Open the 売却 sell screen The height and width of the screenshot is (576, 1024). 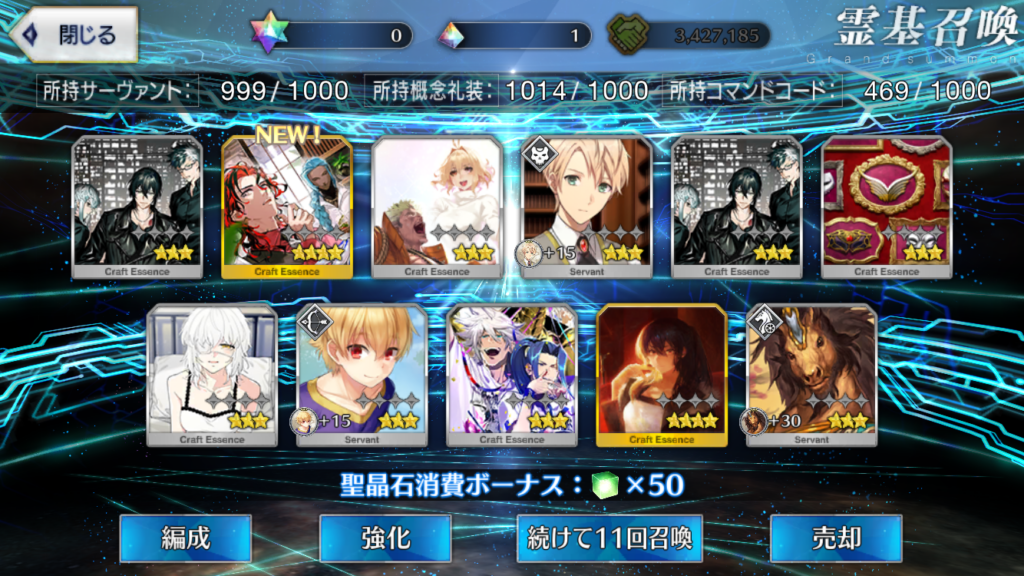(x=836, y=538)
